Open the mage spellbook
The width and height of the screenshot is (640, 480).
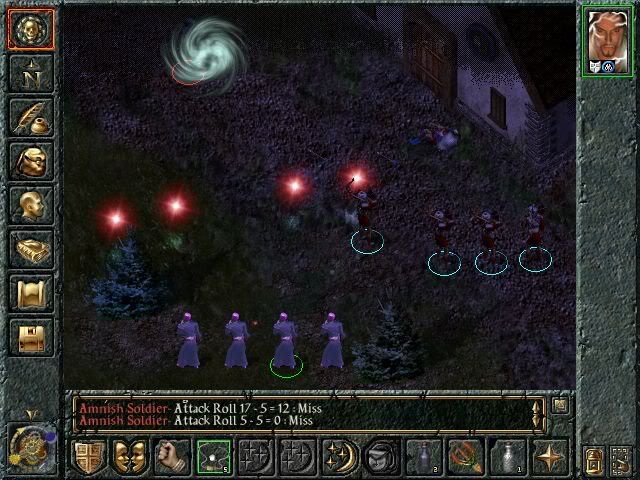click(31, 249)
